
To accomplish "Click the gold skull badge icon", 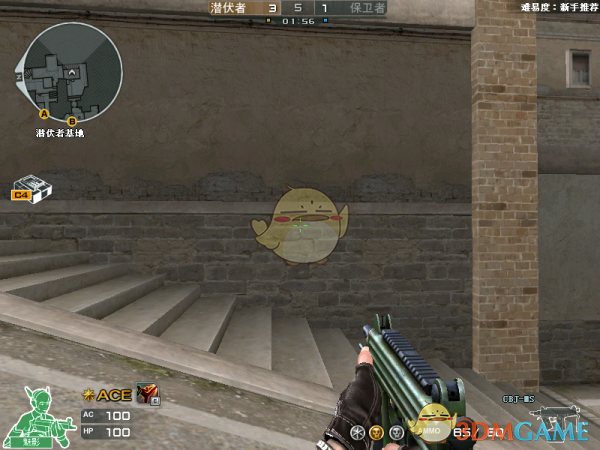I will pos(376,432).
